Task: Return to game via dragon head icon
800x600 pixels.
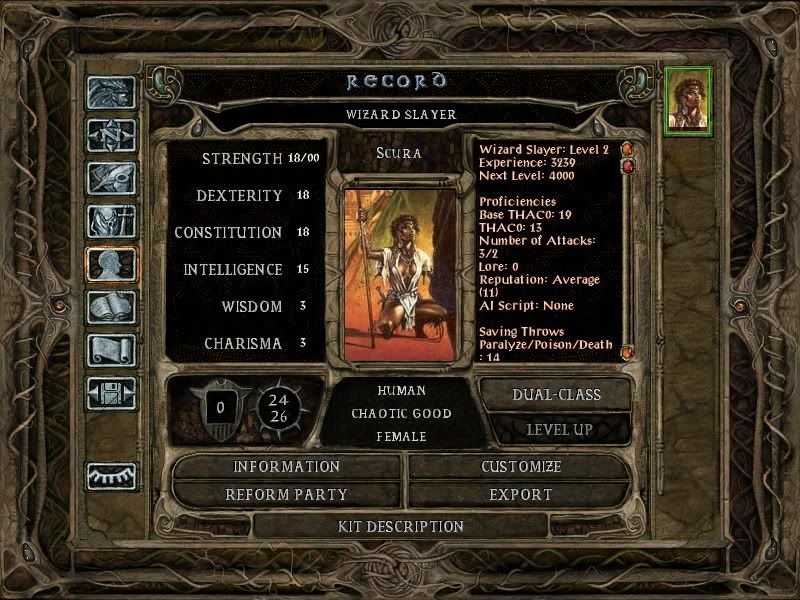Action: [111, 93]
